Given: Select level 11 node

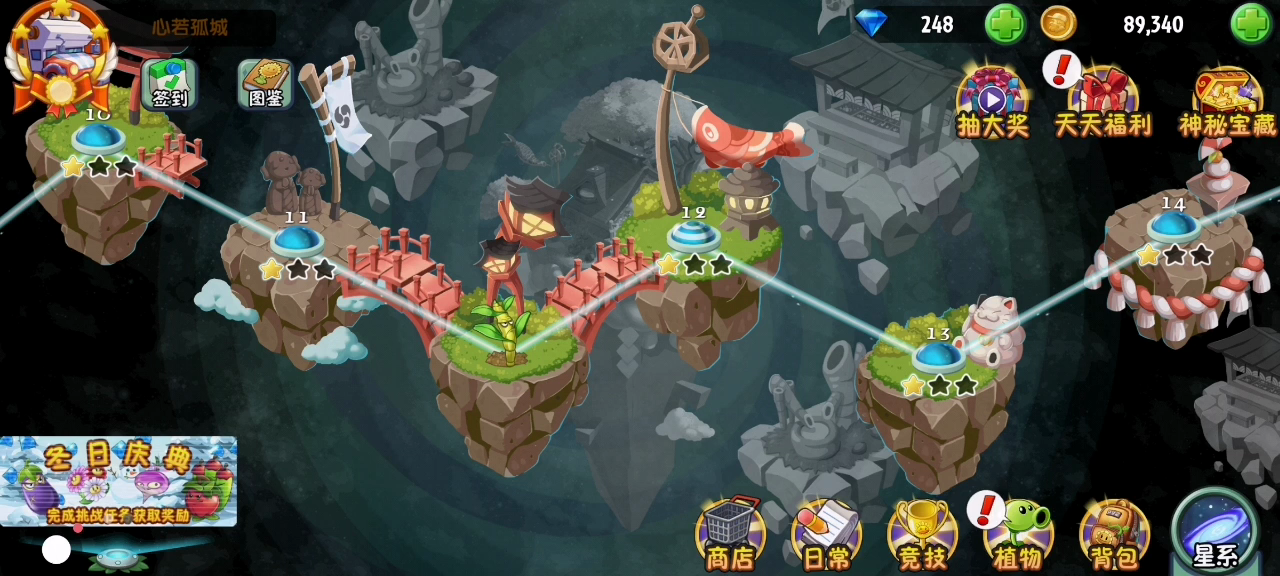Looking at the screenshot, I should [x=297, y=241].
